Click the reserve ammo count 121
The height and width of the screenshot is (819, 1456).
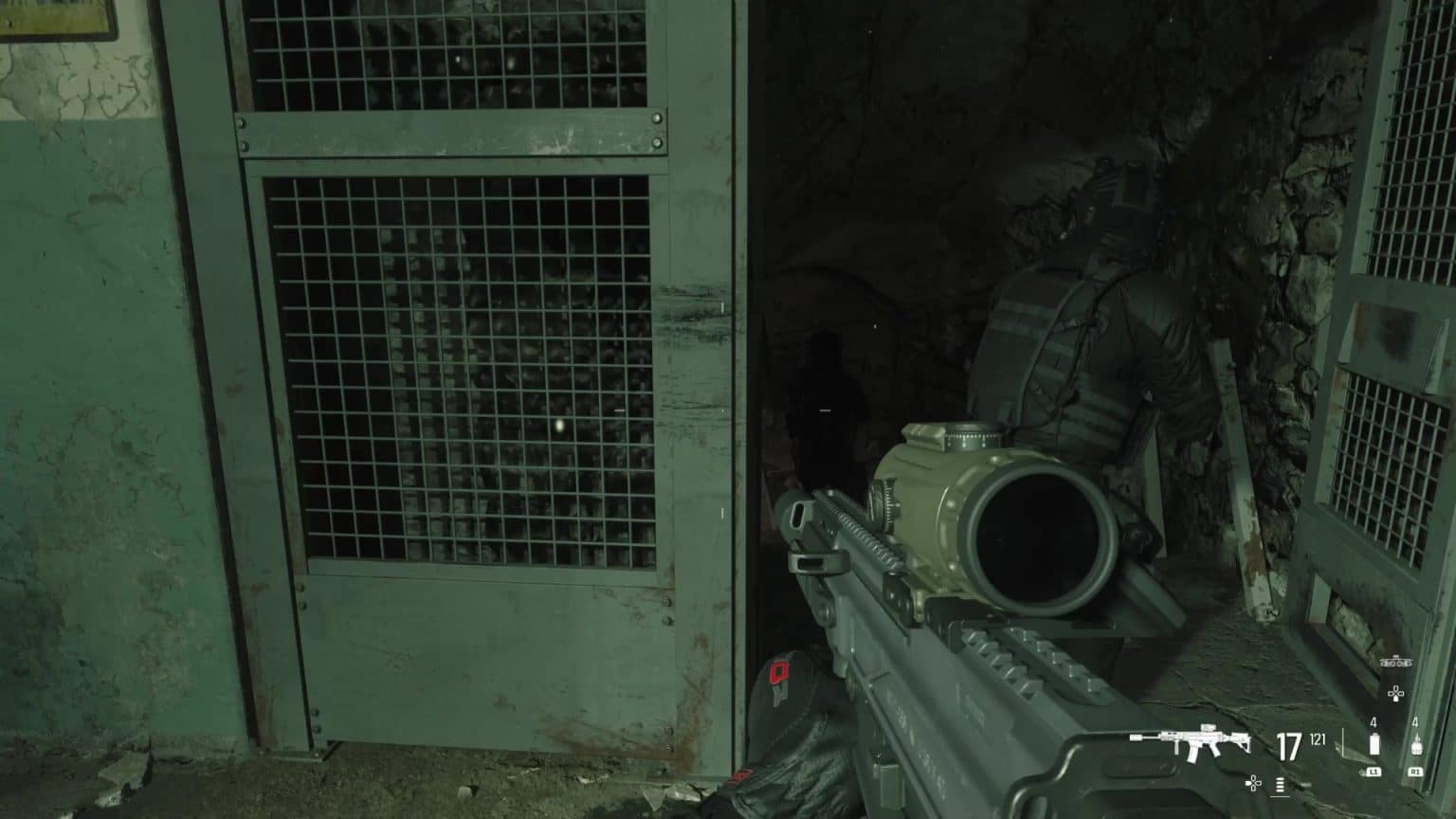pos(1317,740)
